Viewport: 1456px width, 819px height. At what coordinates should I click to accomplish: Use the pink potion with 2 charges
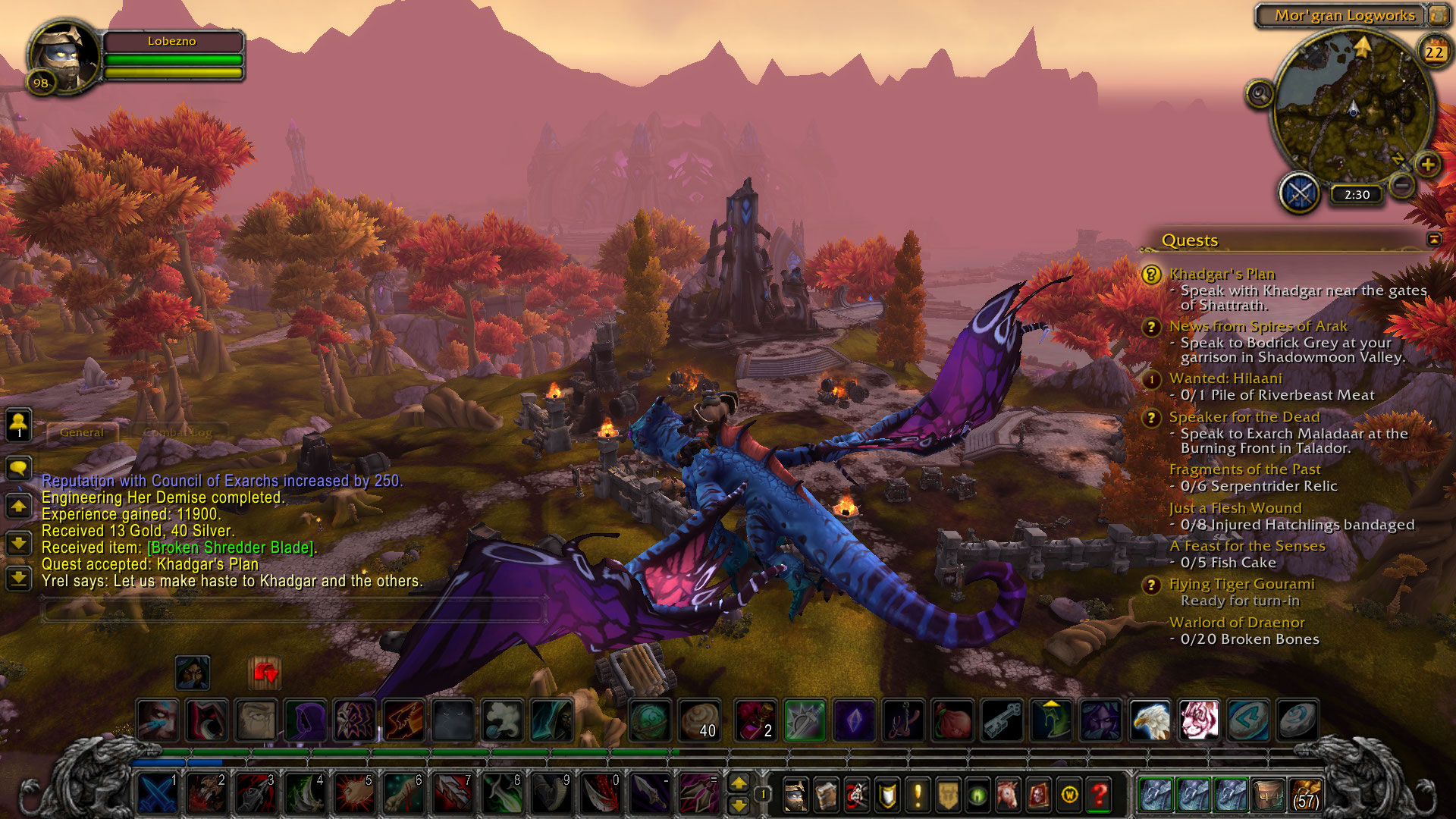tap(755, 720)
